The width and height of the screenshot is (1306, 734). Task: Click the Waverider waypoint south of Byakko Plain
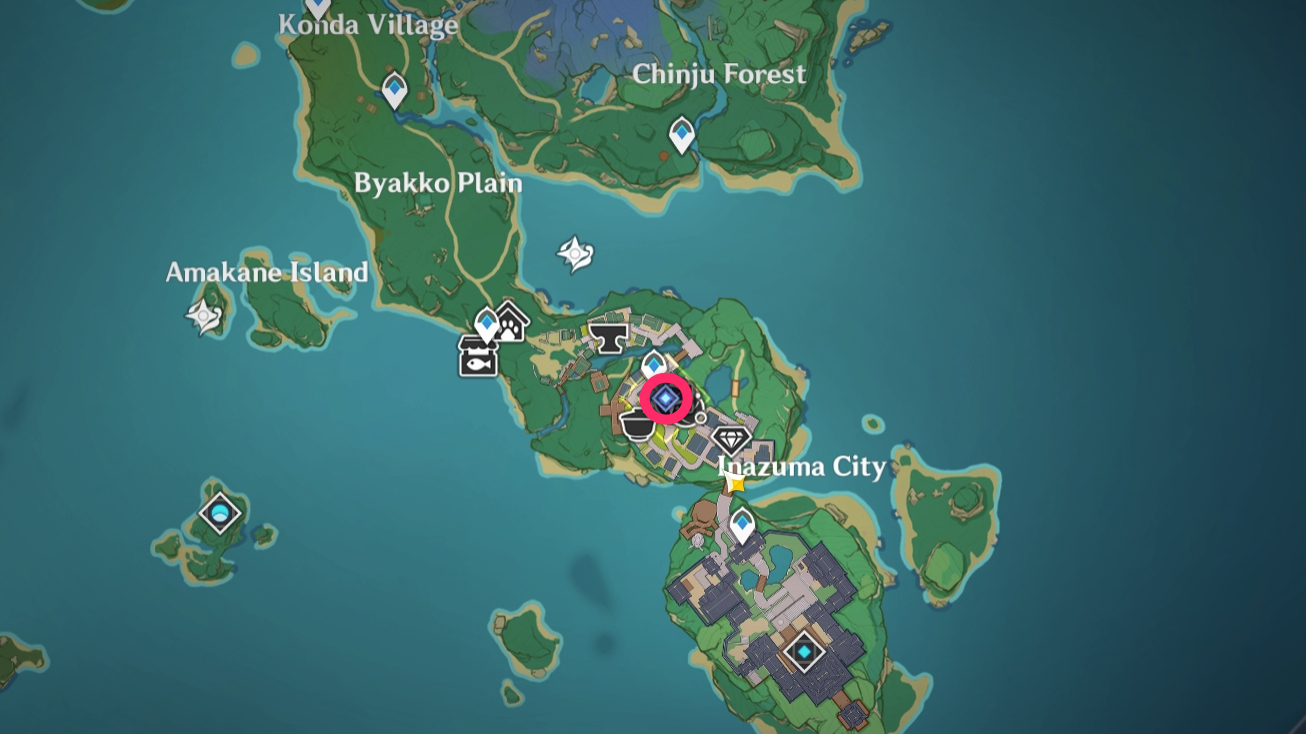pos(575,253)
